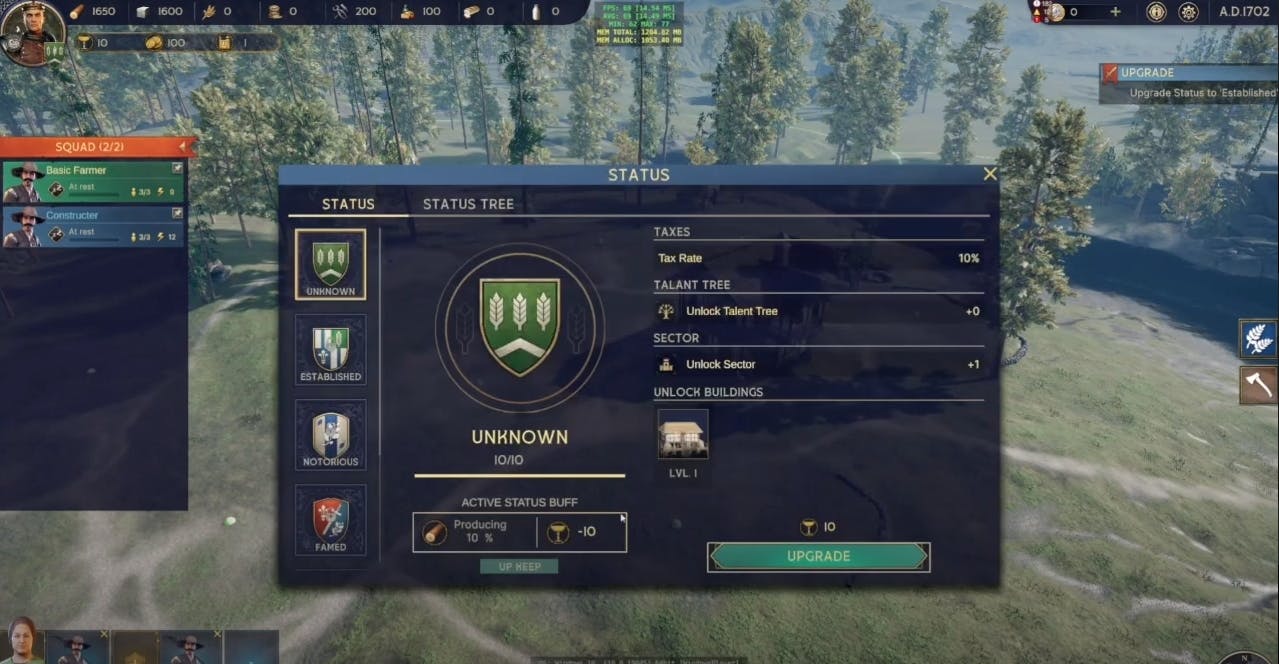Select the axe tool button
This screenshot has height=664, width=1279.
pos(1258,384)
